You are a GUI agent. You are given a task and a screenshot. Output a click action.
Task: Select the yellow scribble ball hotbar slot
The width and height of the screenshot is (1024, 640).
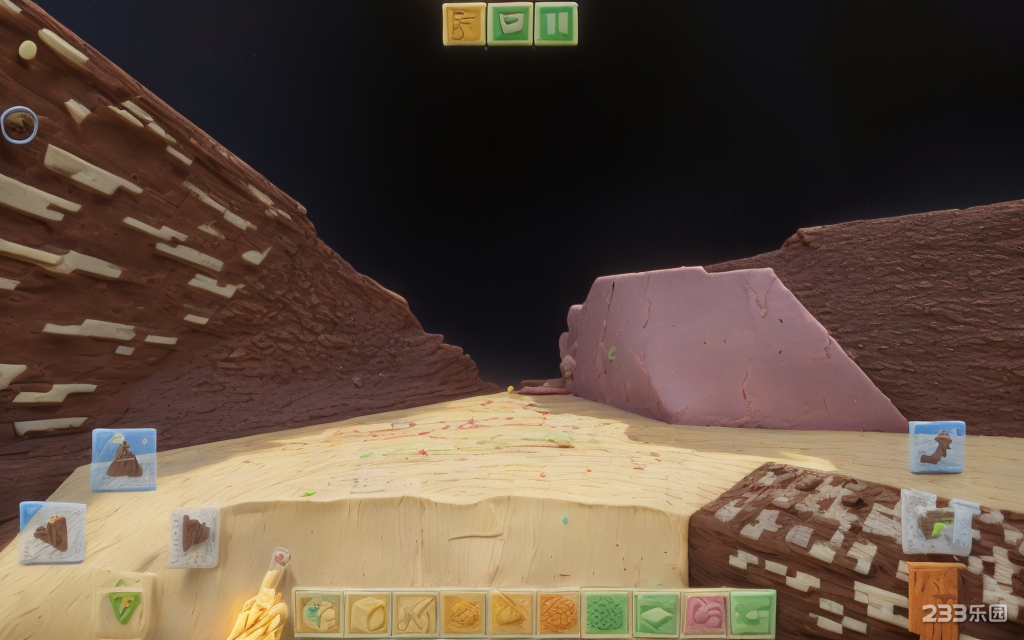(x=463, y=613)
